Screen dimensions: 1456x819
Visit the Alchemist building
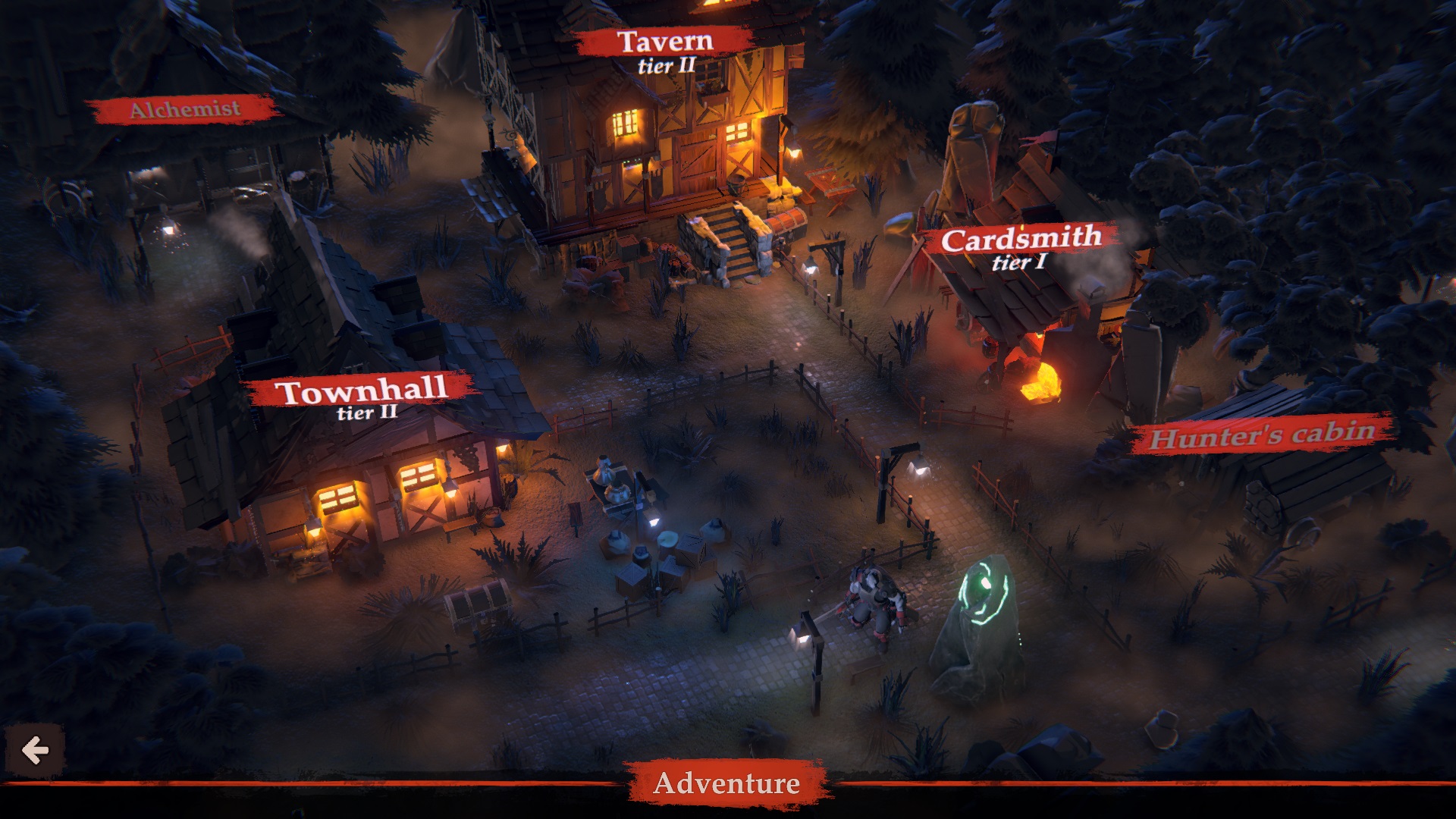[x=187, y=108]
